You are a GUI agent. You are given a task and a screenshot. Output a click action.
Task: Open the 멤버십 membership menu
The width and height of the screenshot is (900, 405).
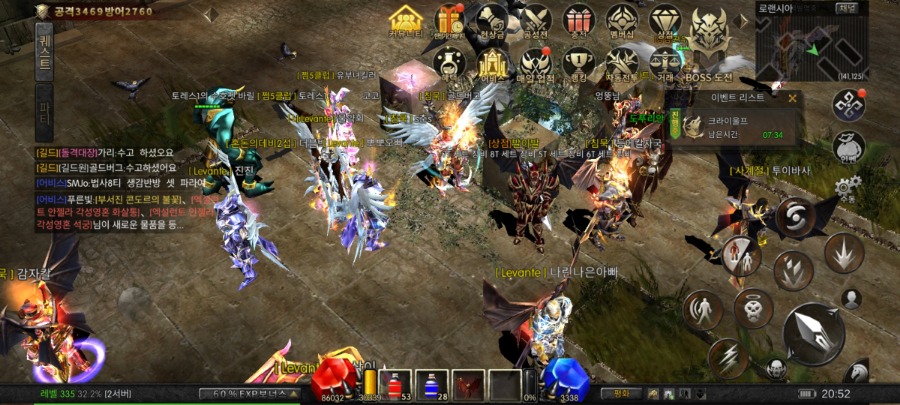[621, 22]
